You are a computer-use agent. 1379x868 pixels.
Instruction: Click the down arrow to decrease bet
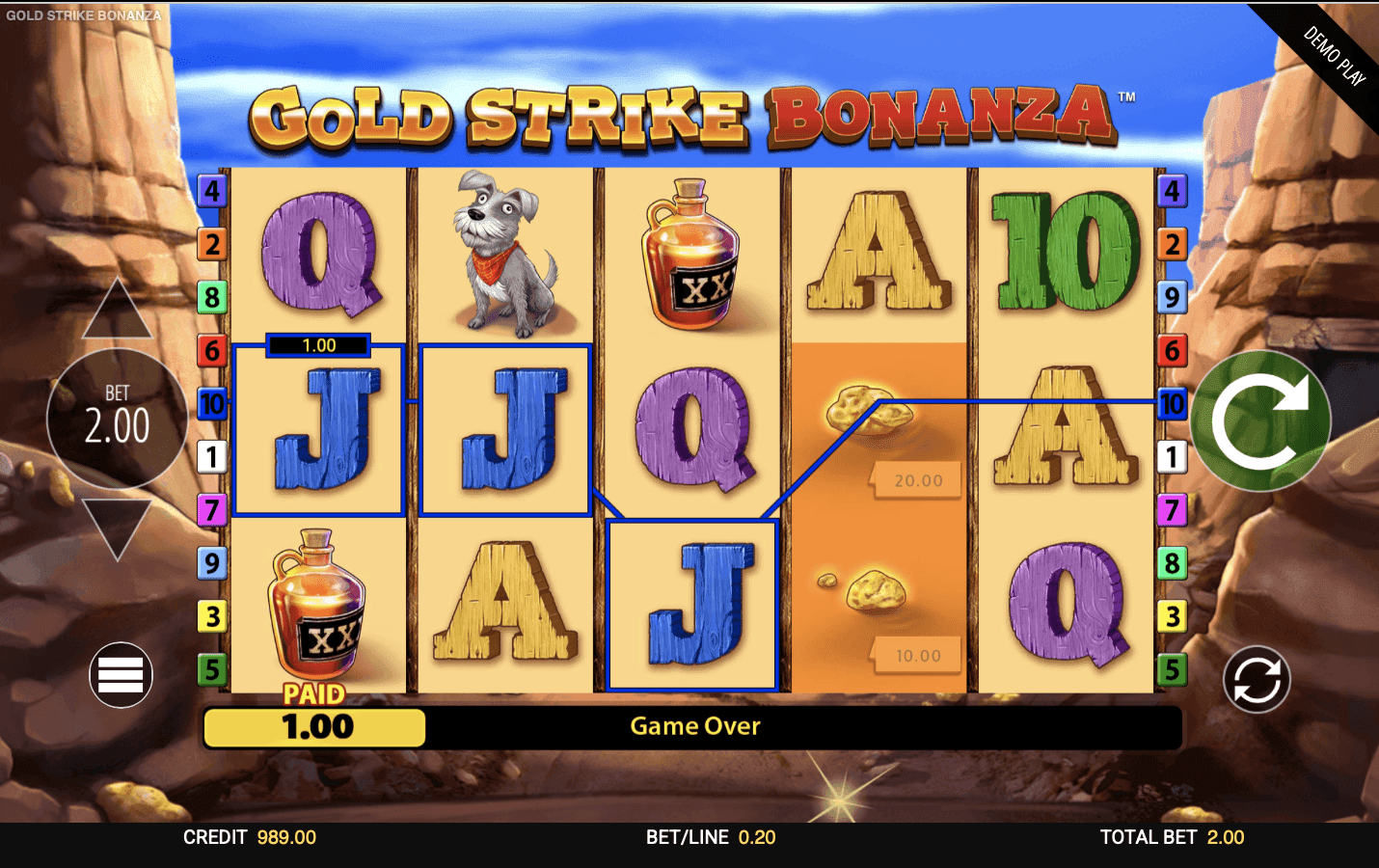[x=118, y=530]
